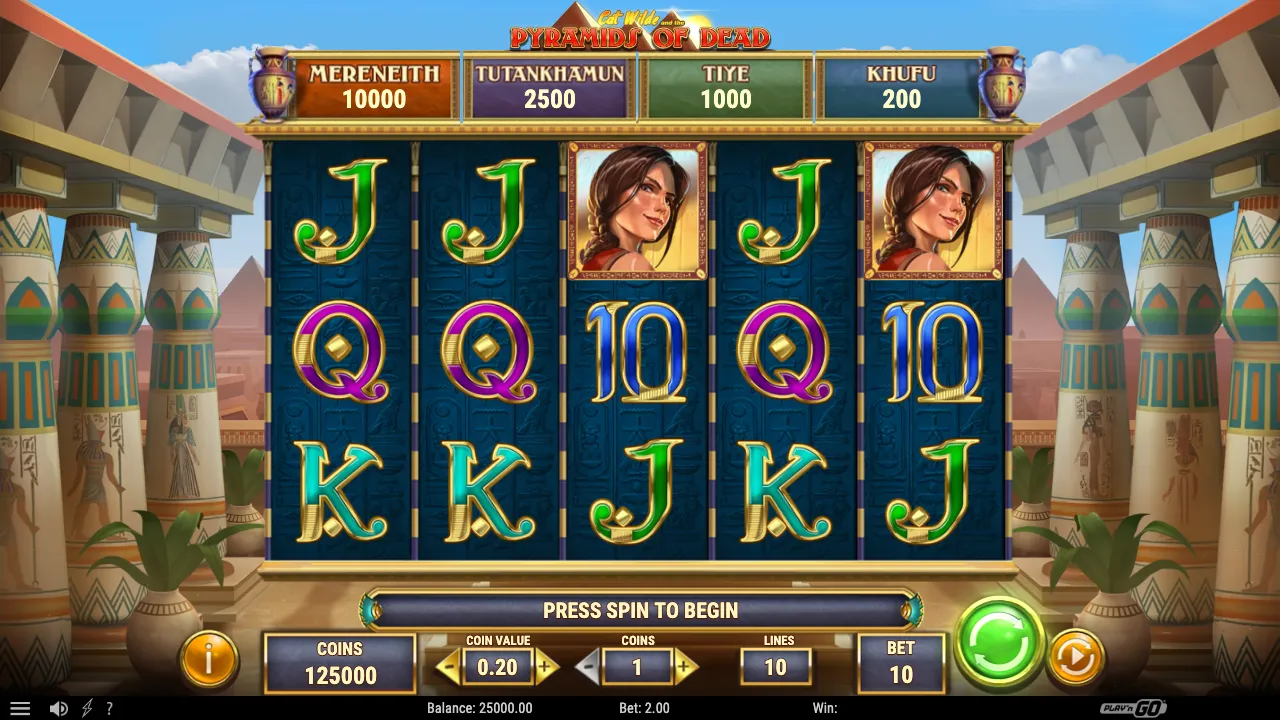Decrease the coin value

448,666
